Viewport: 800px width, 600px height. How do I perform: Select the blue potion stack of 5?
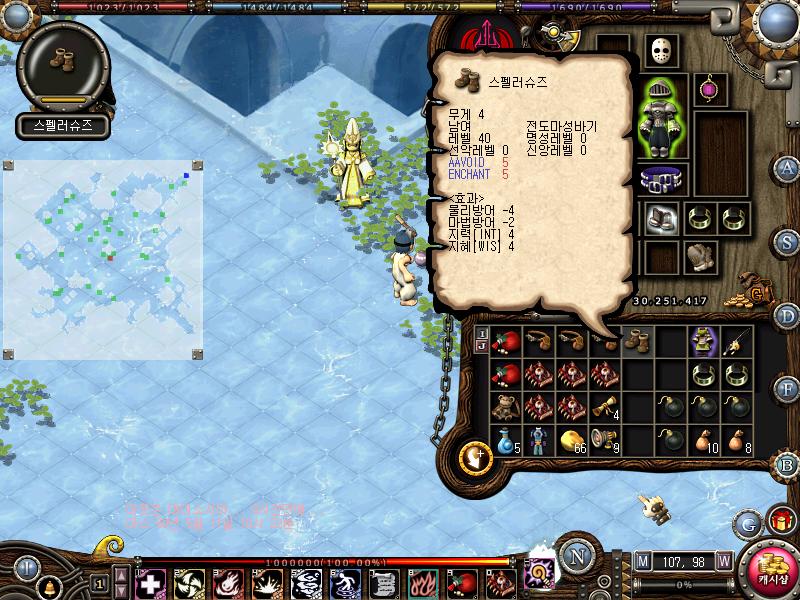pos(506,439)
